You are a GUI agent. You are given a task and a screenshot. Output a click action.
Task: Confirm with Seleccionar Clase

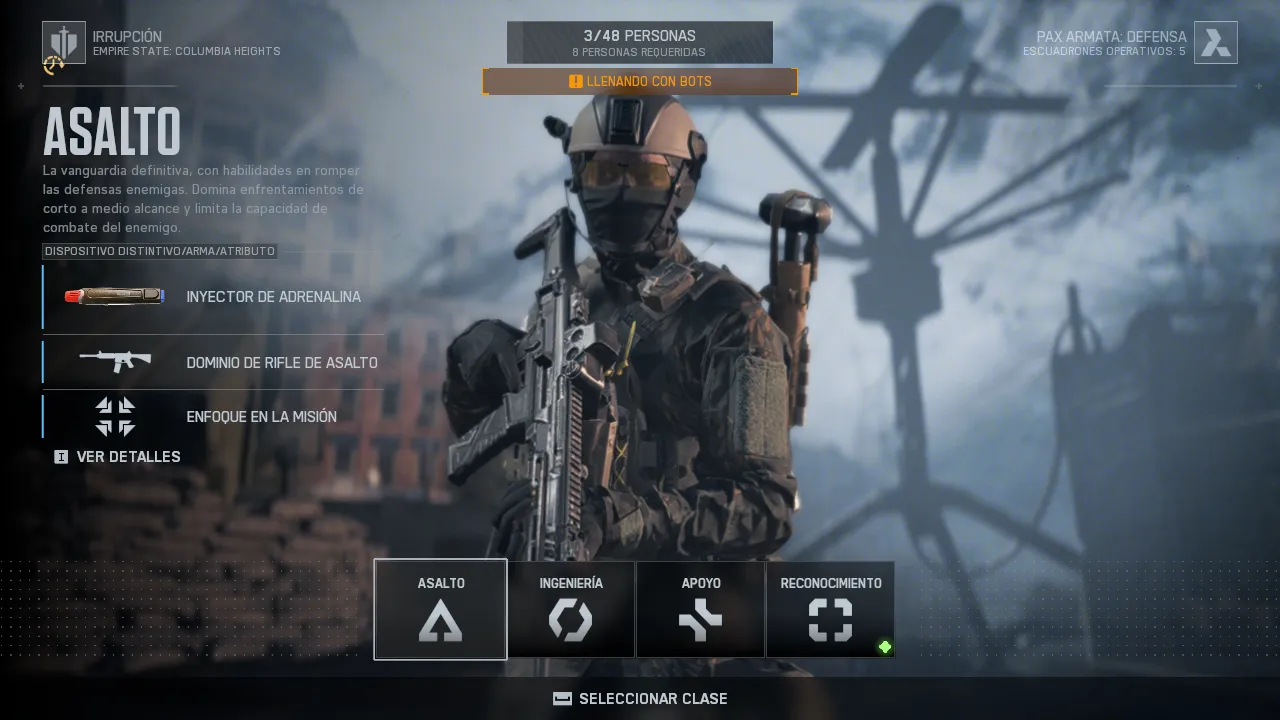(640, 698)
